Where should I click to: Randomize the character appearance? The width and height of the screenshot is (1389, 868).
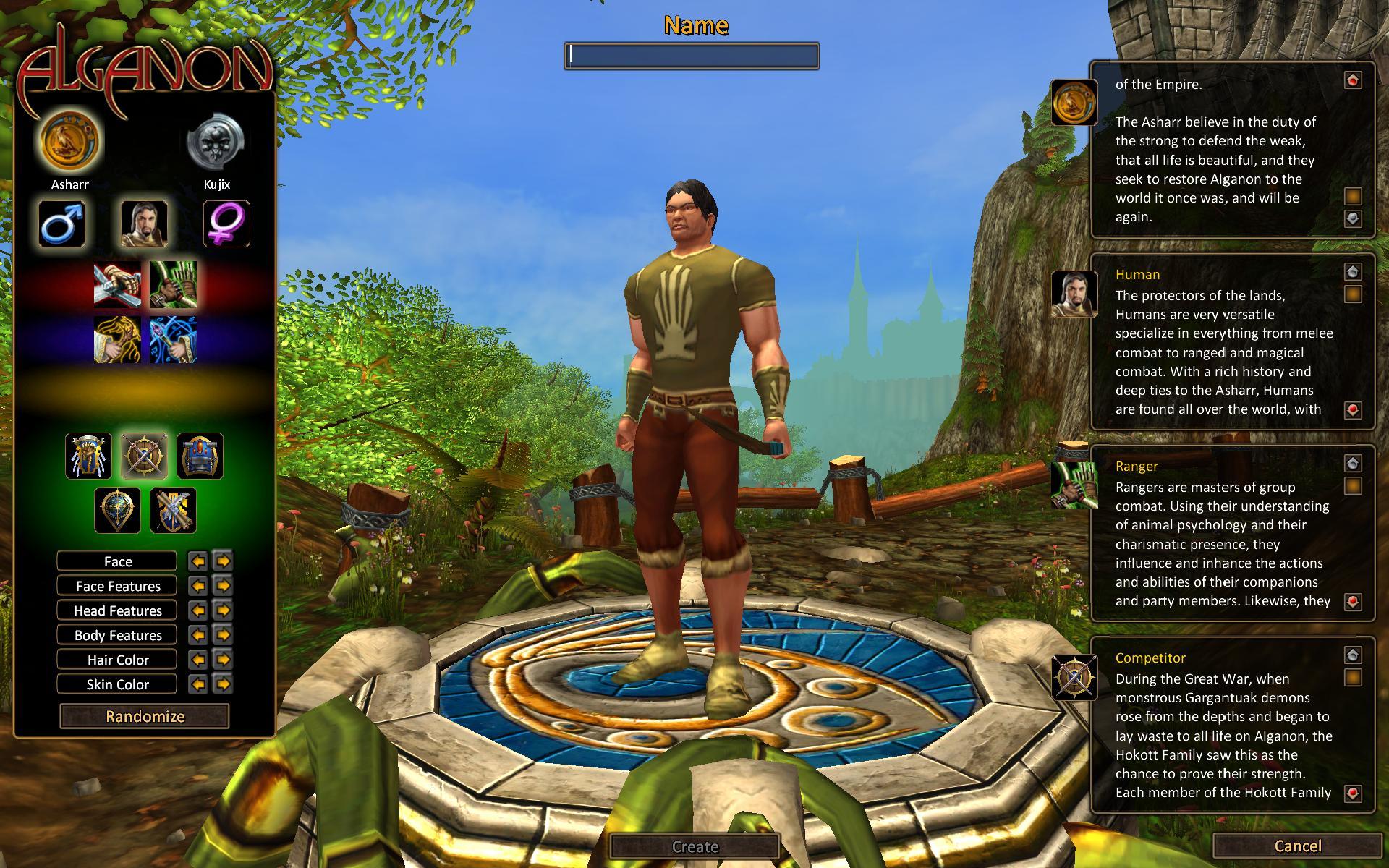pos(145,716)
